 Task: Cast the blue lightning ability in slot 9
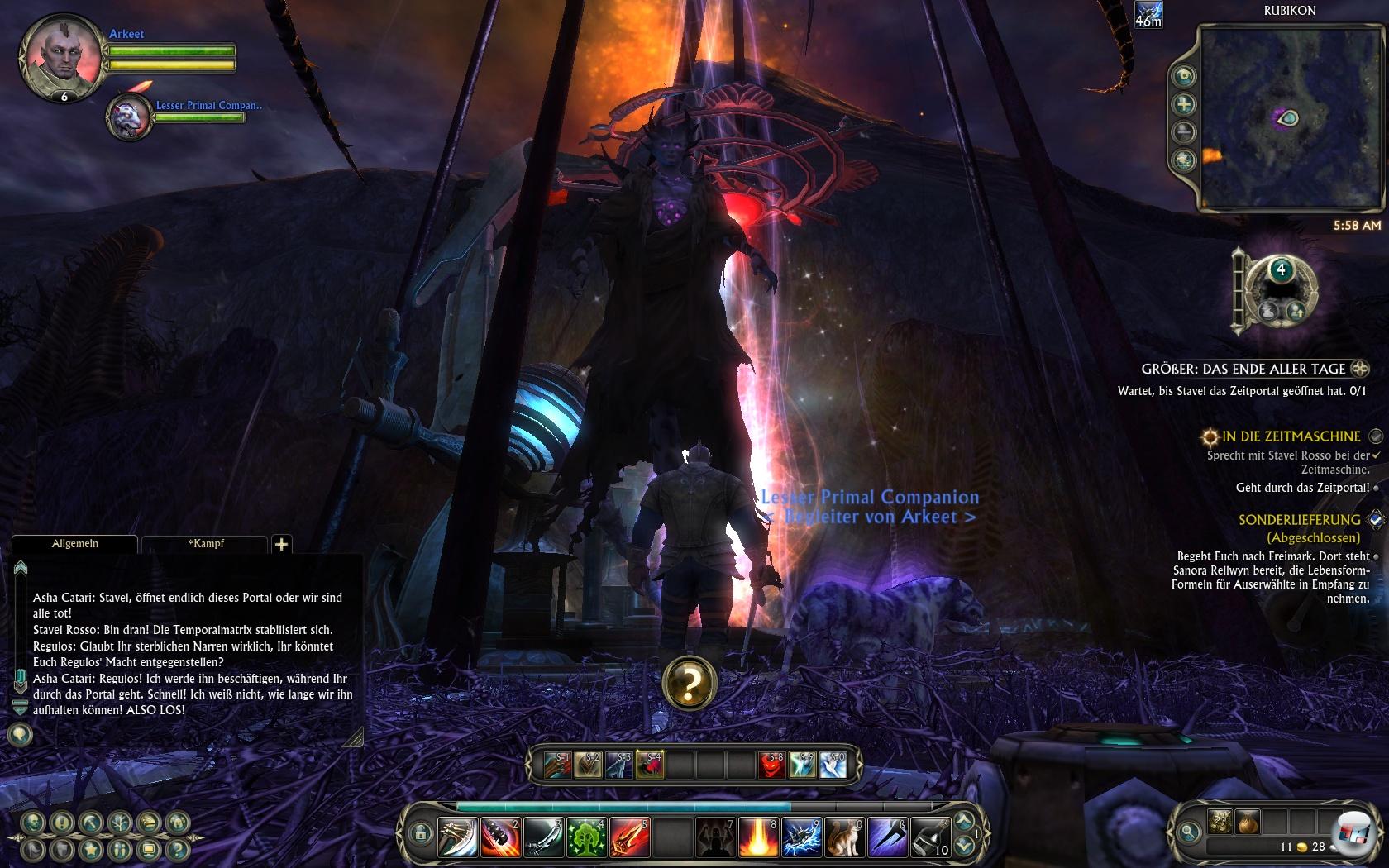coord(801,838)
